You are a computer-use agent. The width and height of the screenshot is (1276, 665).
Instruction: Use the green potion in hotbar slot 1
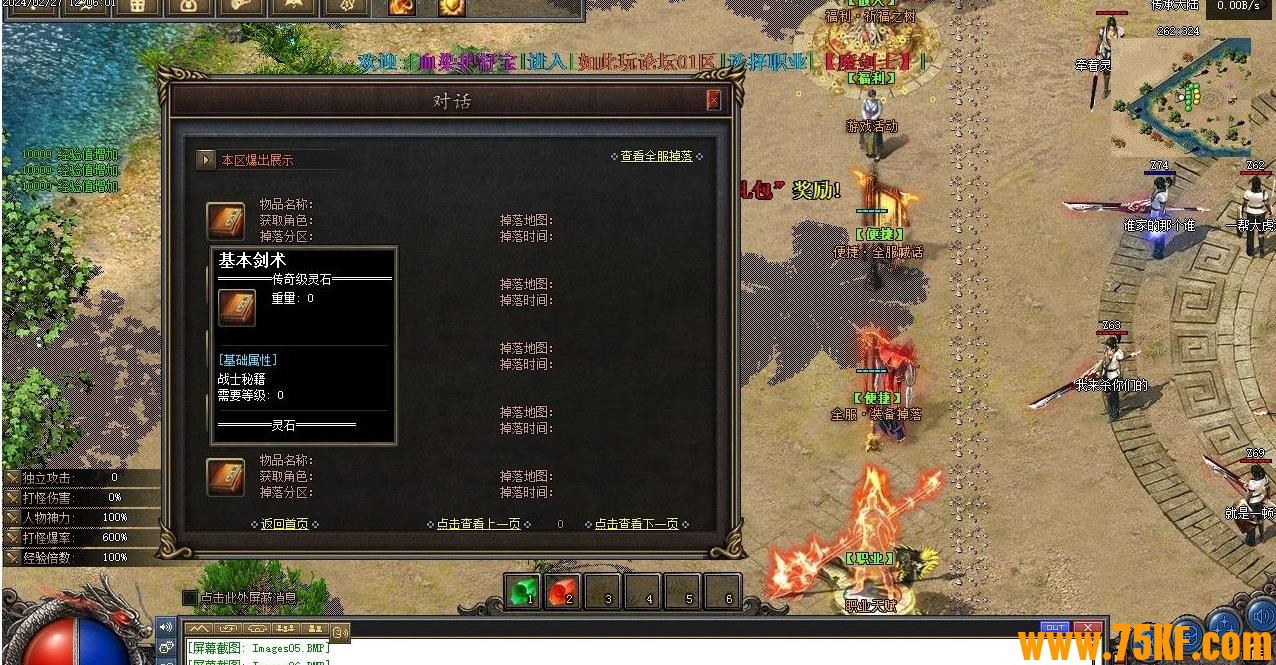click(521, 592)
